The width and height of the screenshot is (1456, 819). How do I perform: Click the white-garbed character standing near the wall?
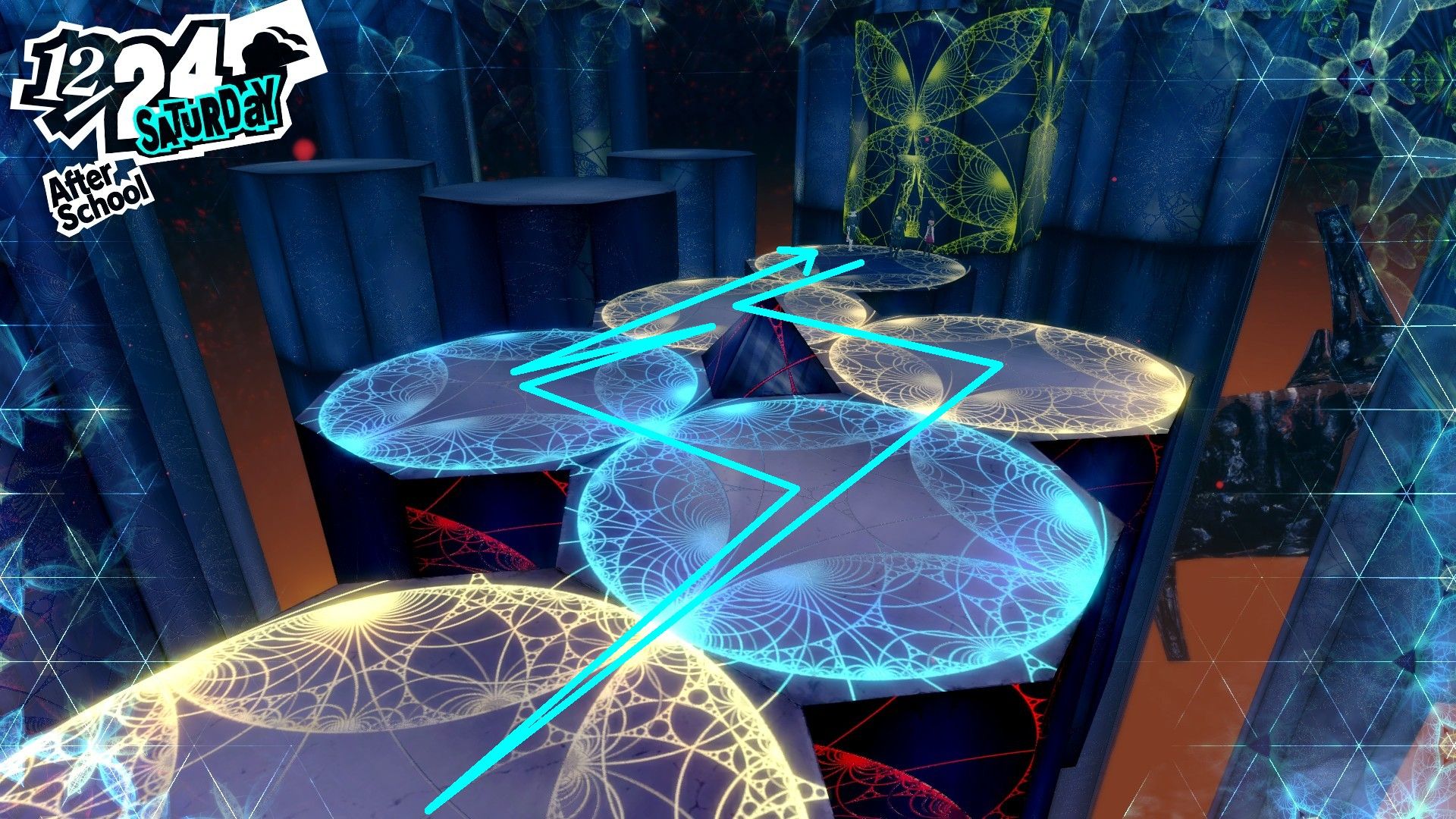click(850, 231)
